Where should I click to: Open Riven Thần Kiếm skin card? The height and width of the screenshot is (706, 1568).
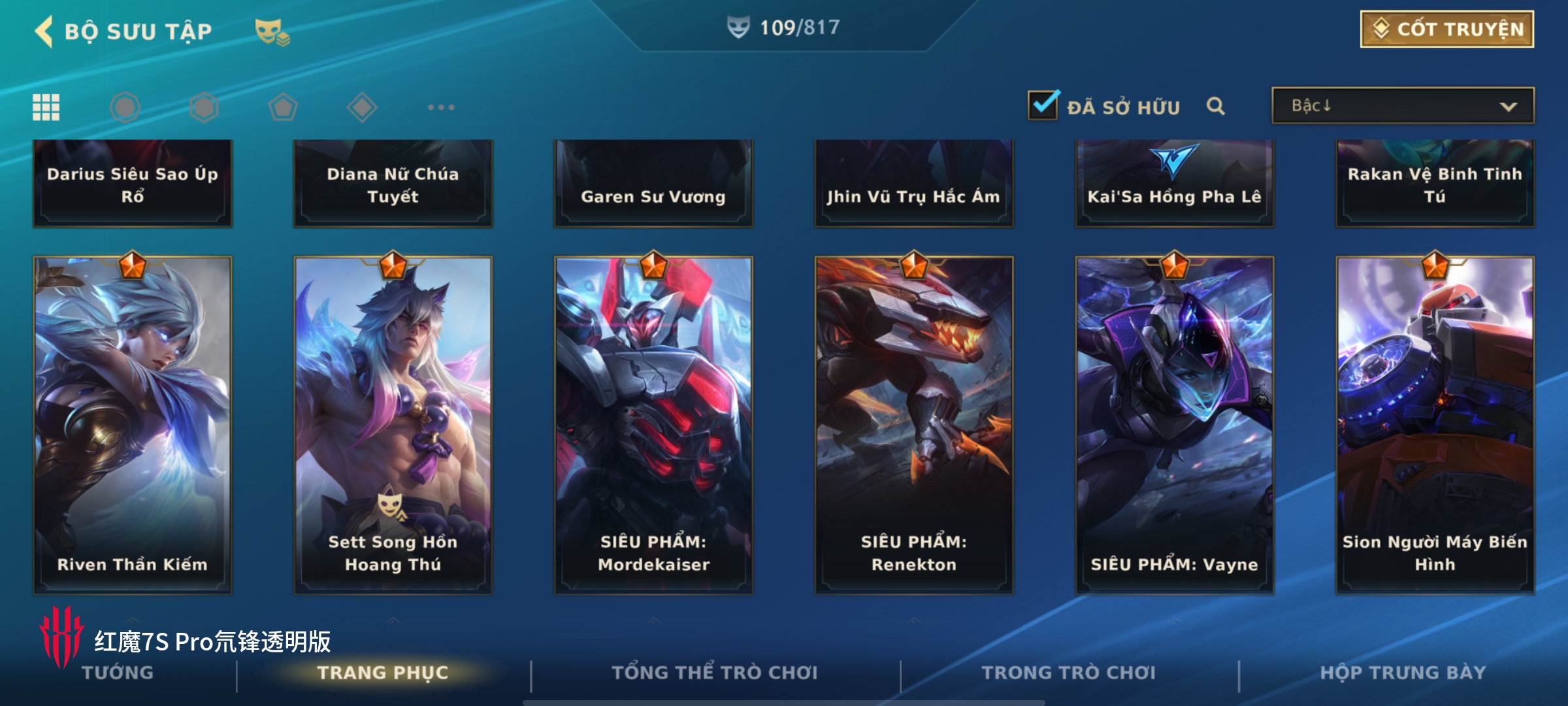133,425
